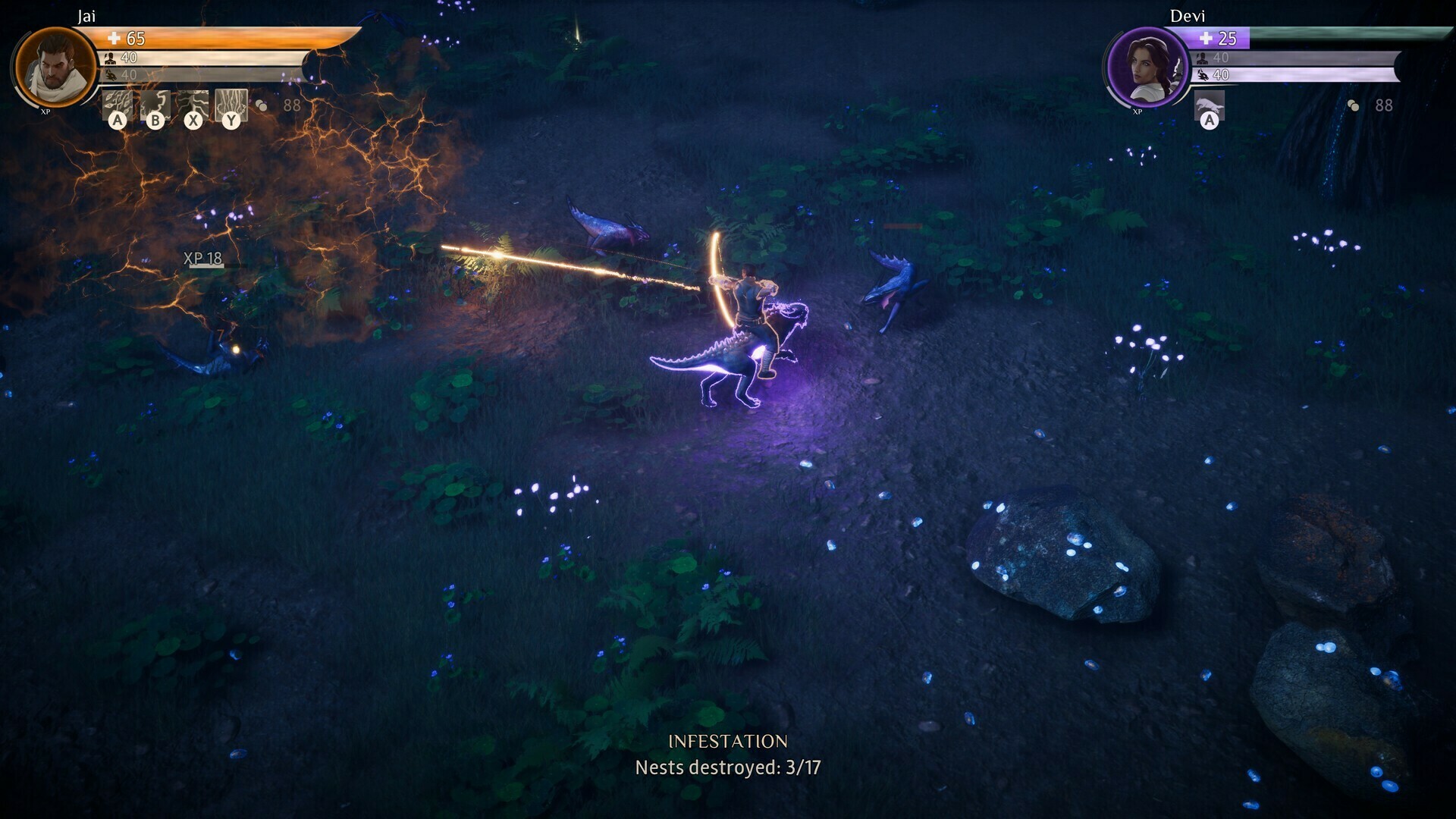1456x819 pixels.
Task: Click the coin currency icon next to Devi's 88
Action: tap(1354, 105)
